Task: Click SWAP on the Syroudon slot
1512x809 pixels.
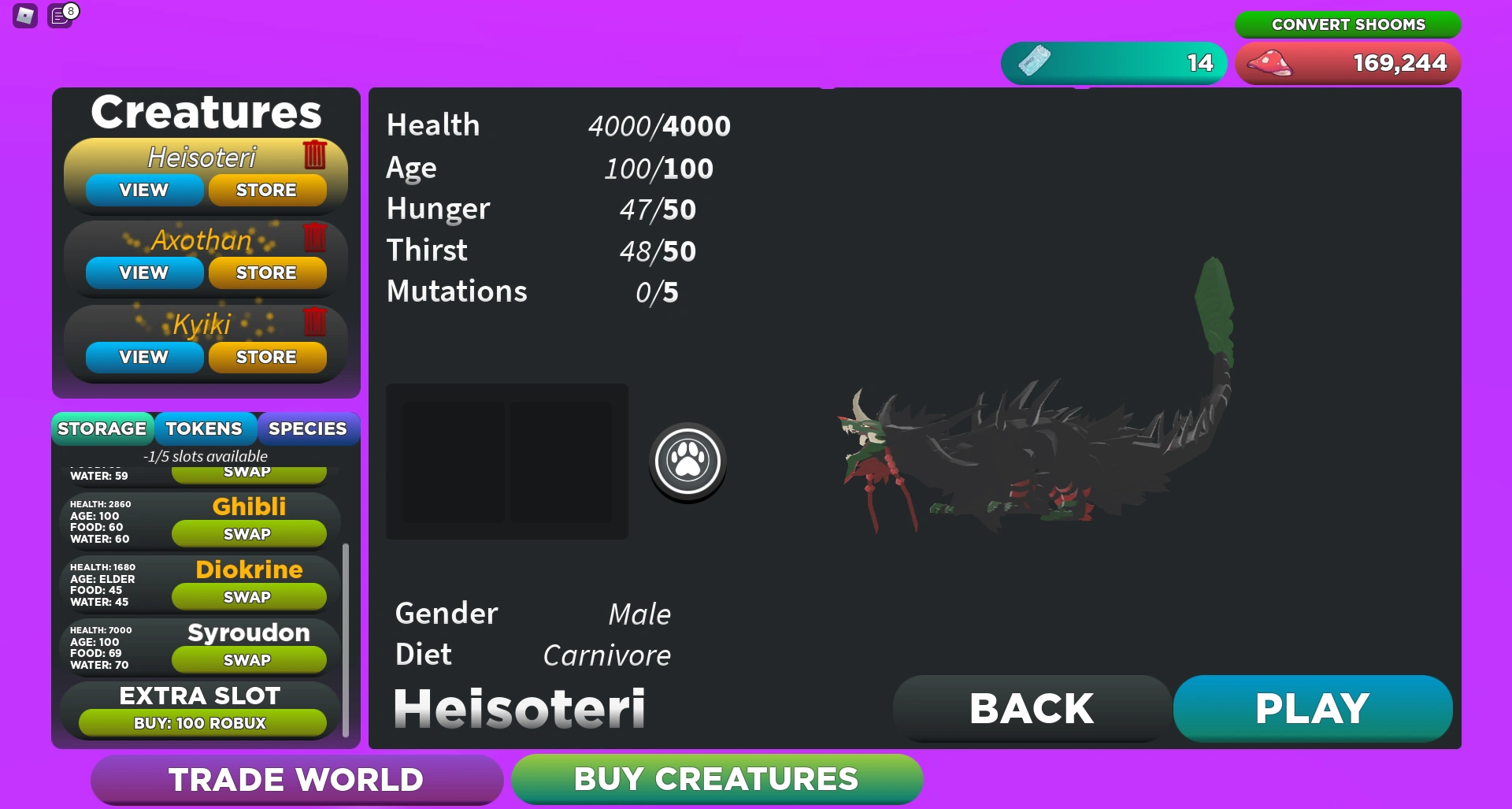Action: pos(248,660)
